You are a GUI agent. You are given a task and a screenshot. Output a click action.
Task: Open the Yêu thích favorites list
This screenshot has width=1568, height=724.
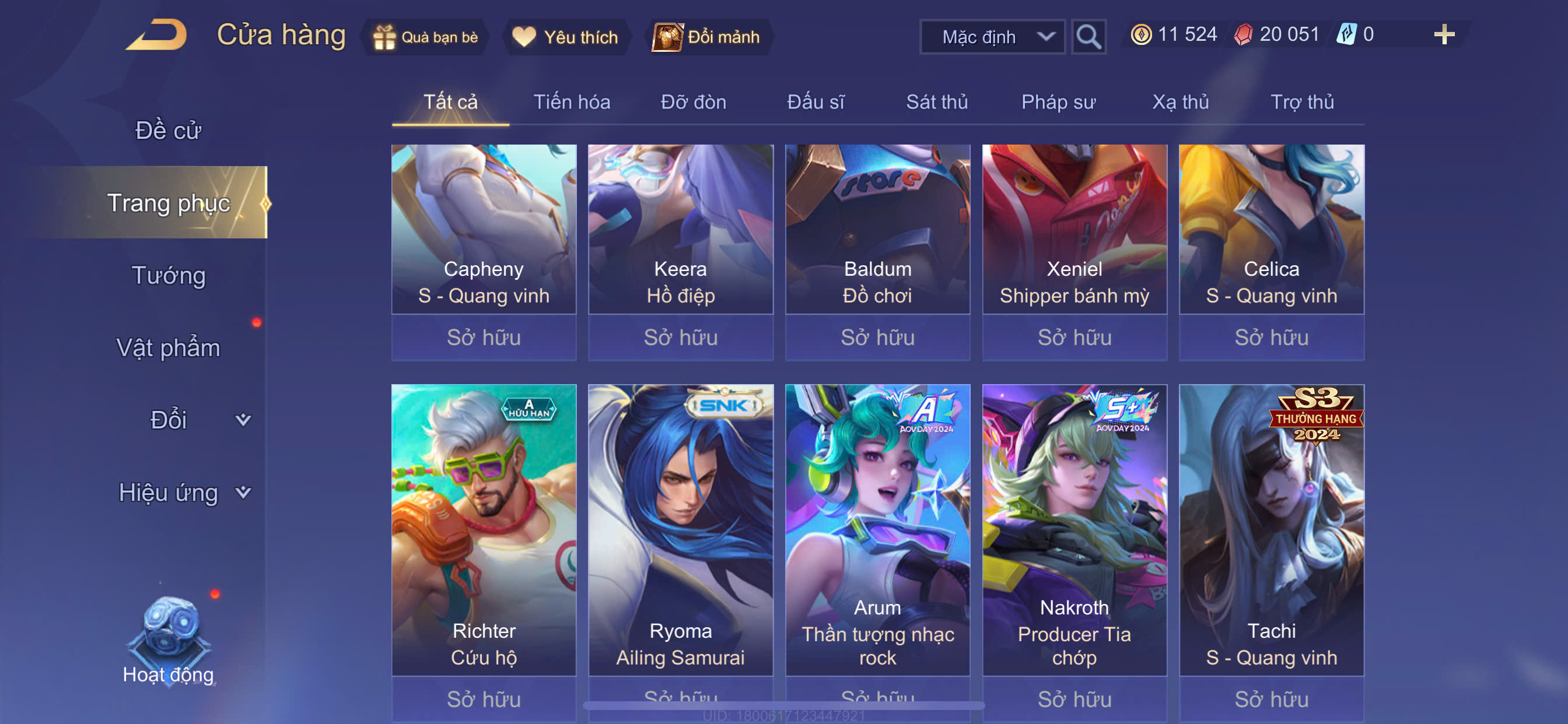[x=565, y=37]
